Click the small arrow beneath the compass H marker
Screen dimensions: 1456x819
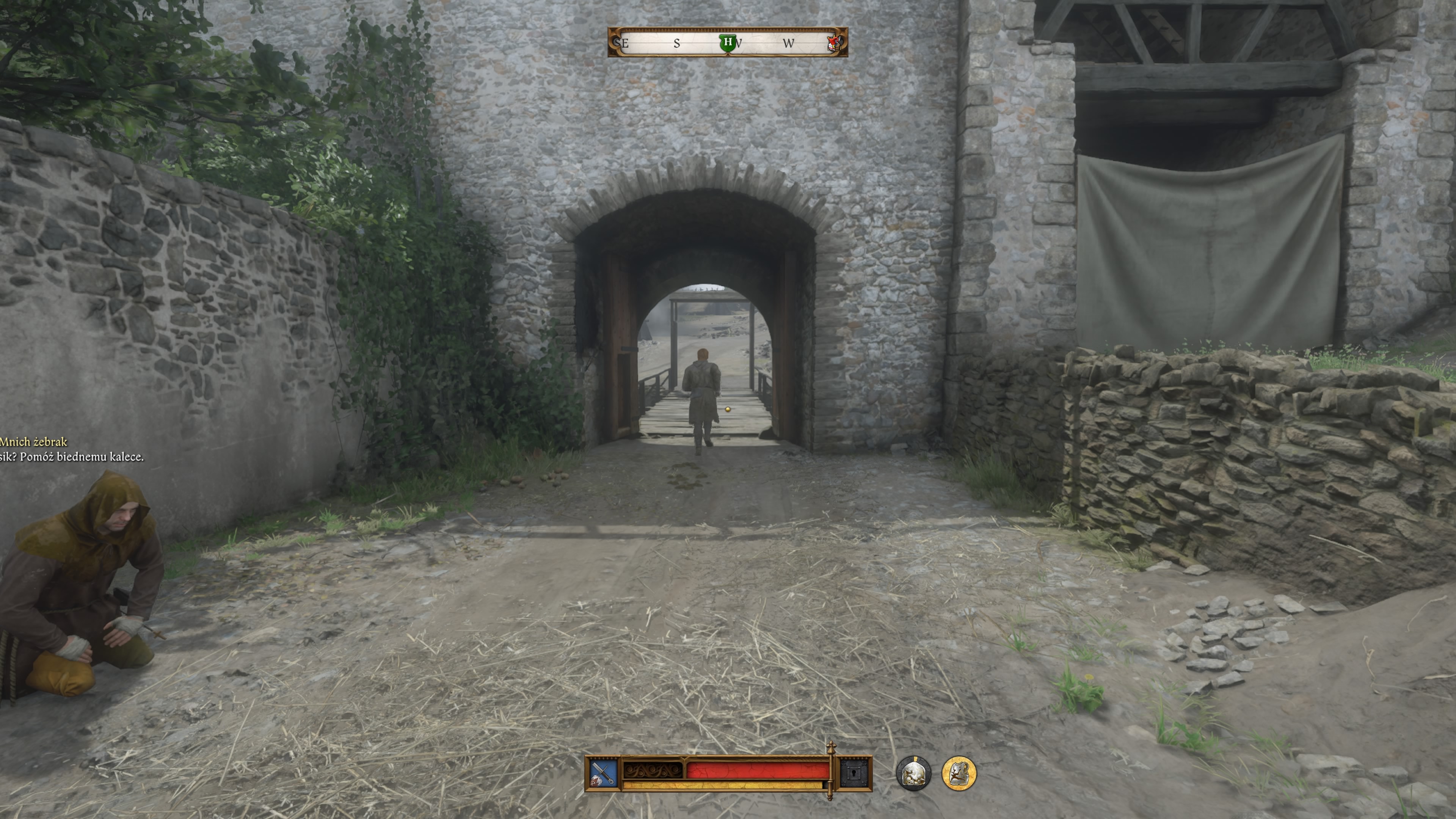728,56
